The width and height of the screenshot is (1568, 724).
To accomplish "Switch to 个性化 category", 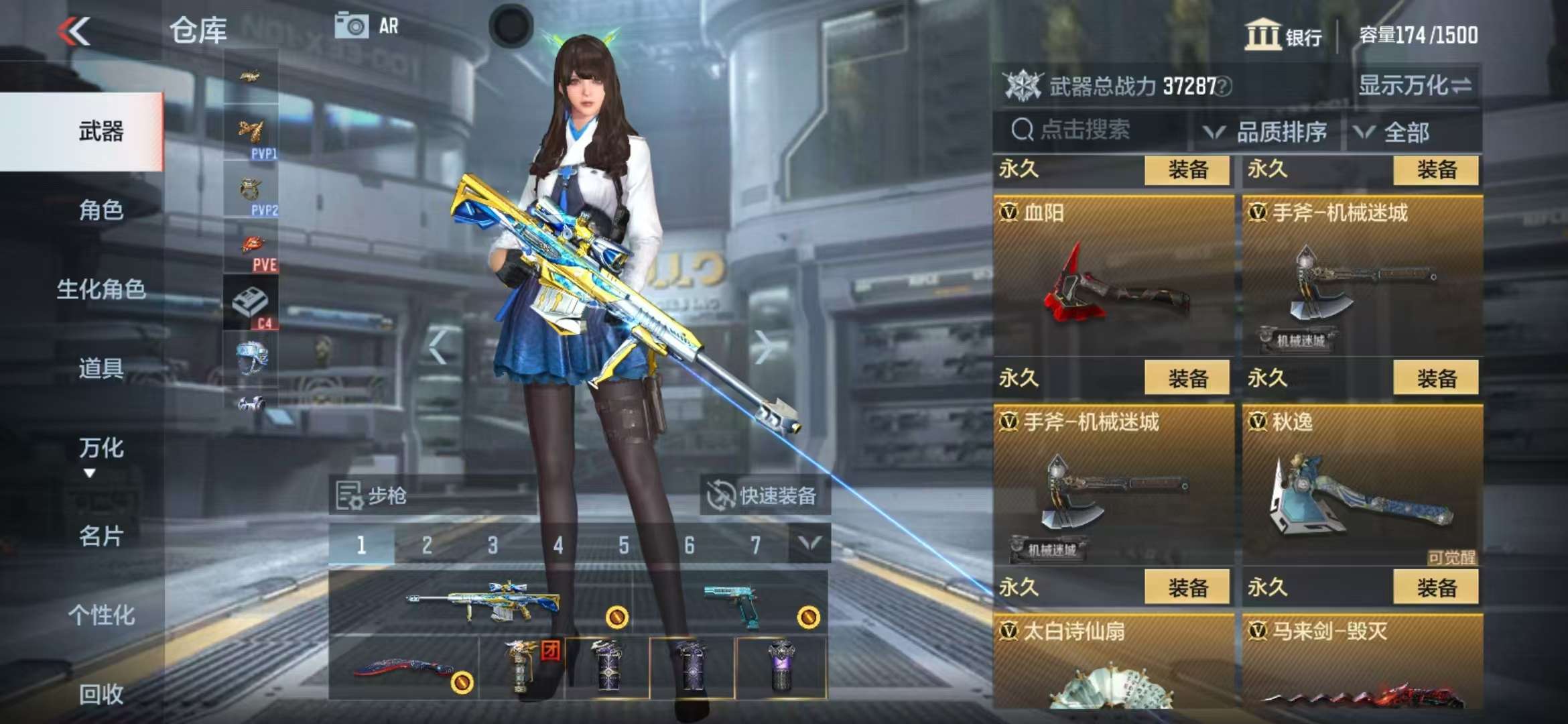I will (101, 615).
